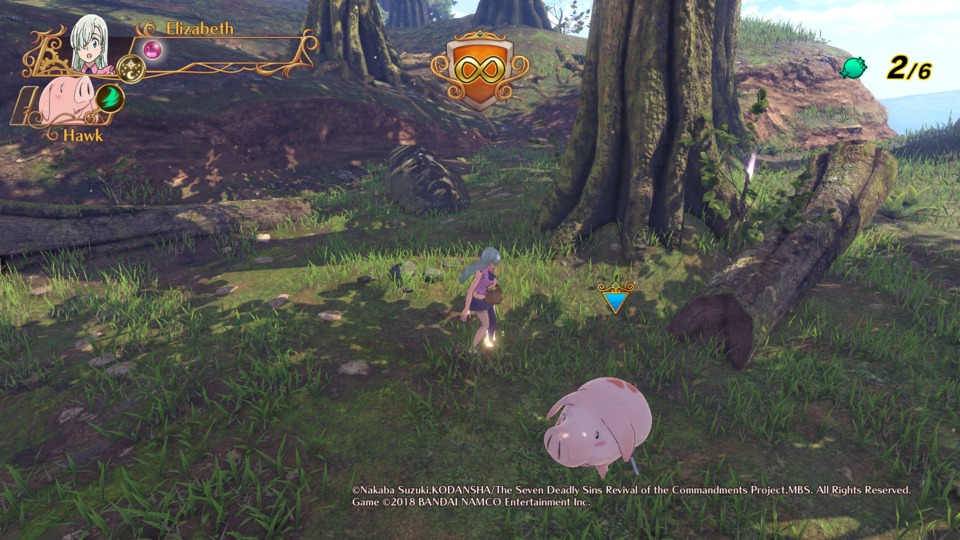Click the pink magic orb icon
The width and height of the screenshot is (960, 540).
[x=152, y=49]
